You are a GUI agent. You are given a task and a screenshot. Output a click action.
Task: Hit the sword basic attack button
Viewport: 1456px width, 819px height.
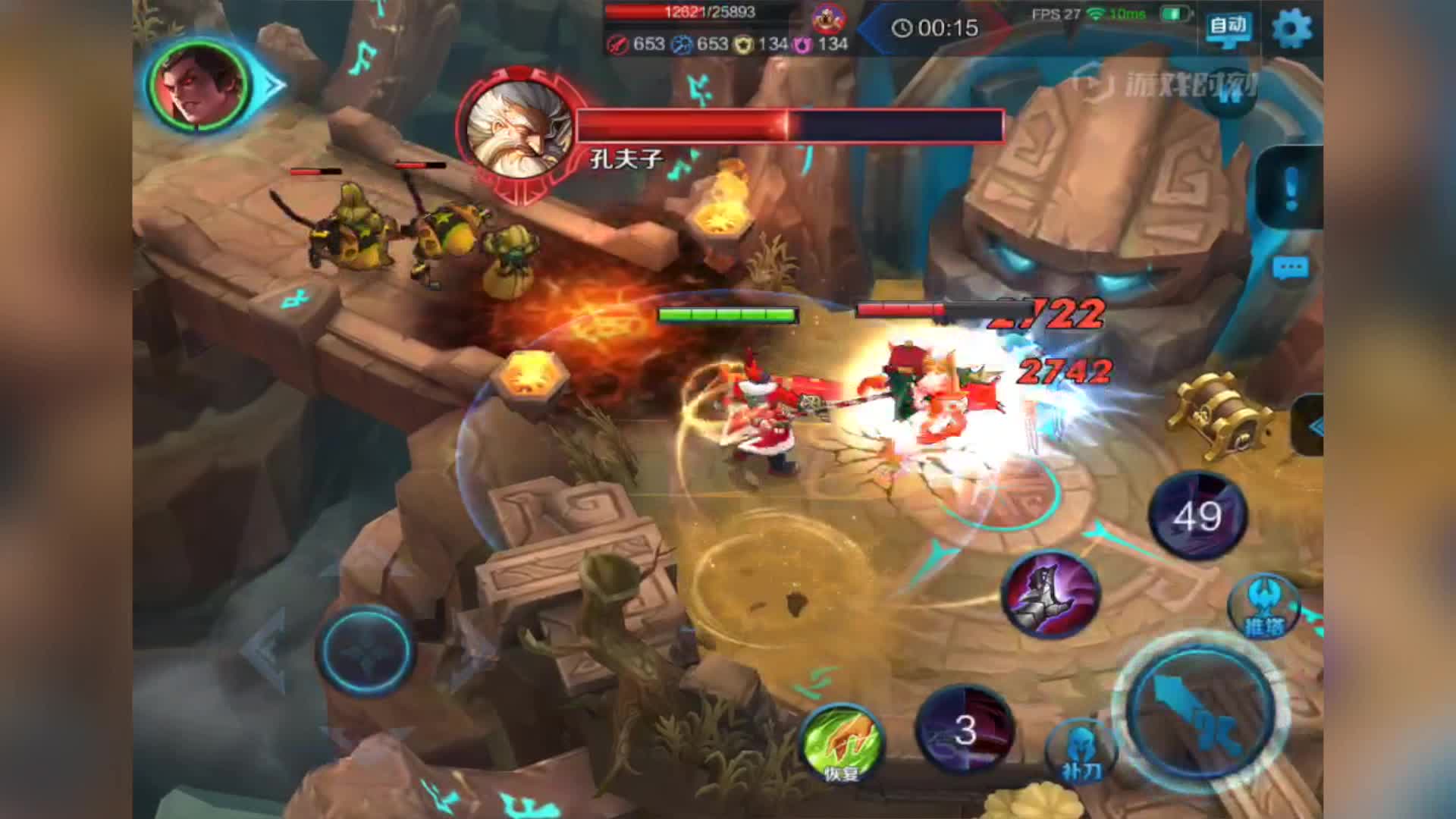[x=1200, y=711]
